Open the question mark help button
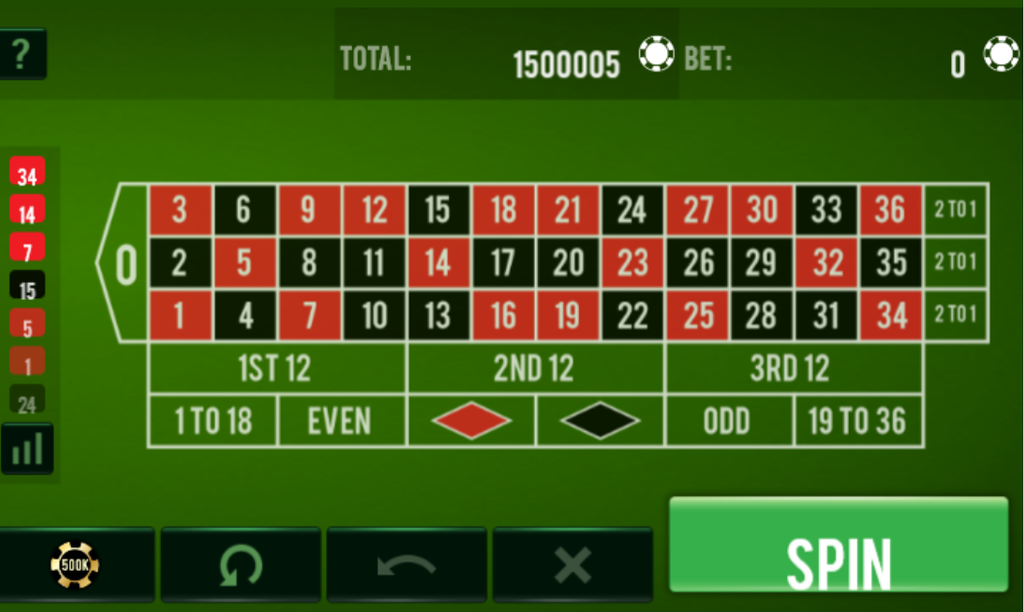Viewport: 1024px width, 612px height. pos(22,54)
